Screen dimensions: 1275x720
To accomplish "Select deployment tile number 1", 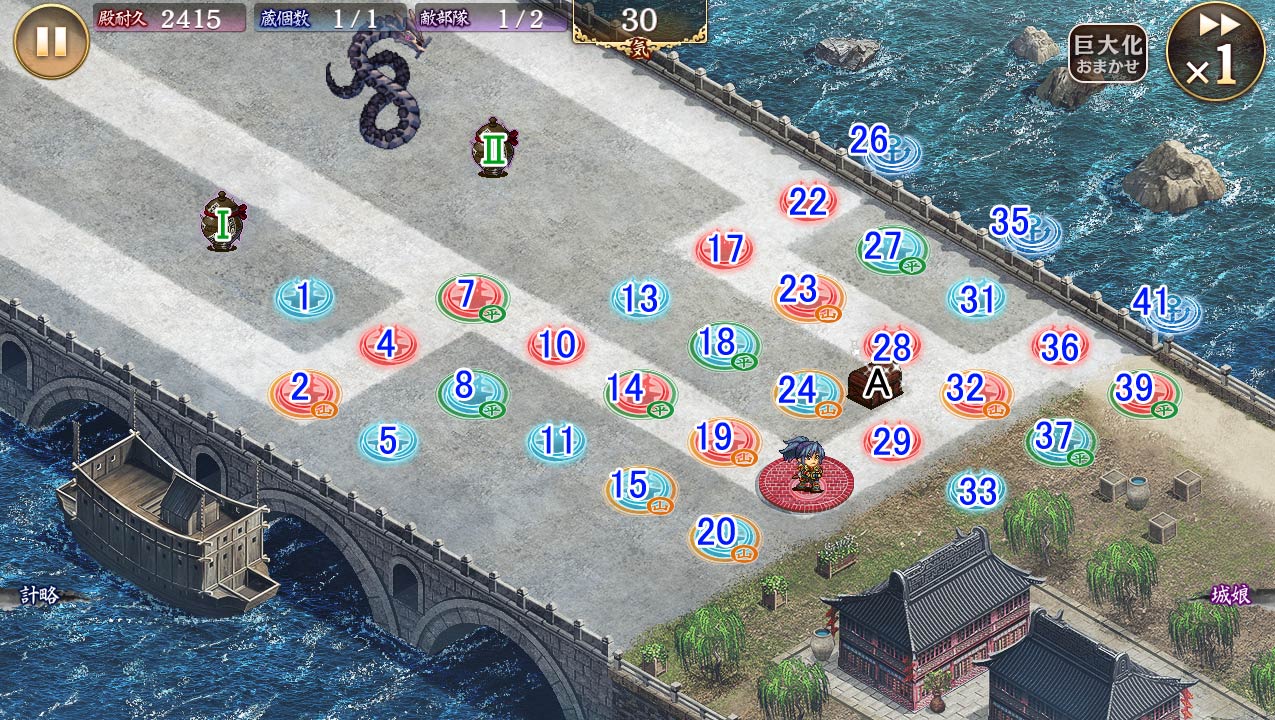I will point(304,297).
